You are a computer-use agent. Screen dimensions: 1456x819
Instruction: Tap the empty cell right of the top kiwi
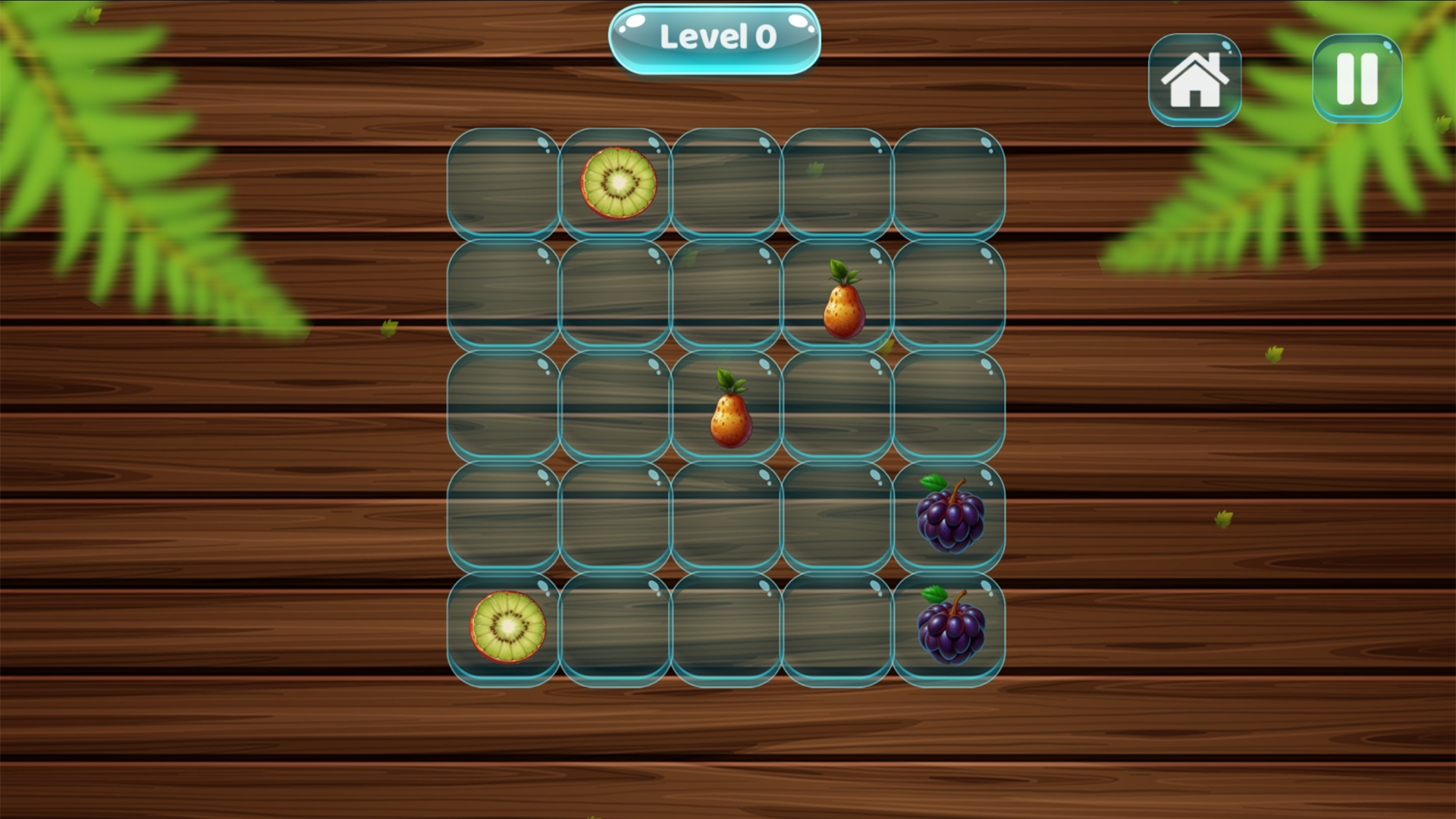click(x=726, y=182)
